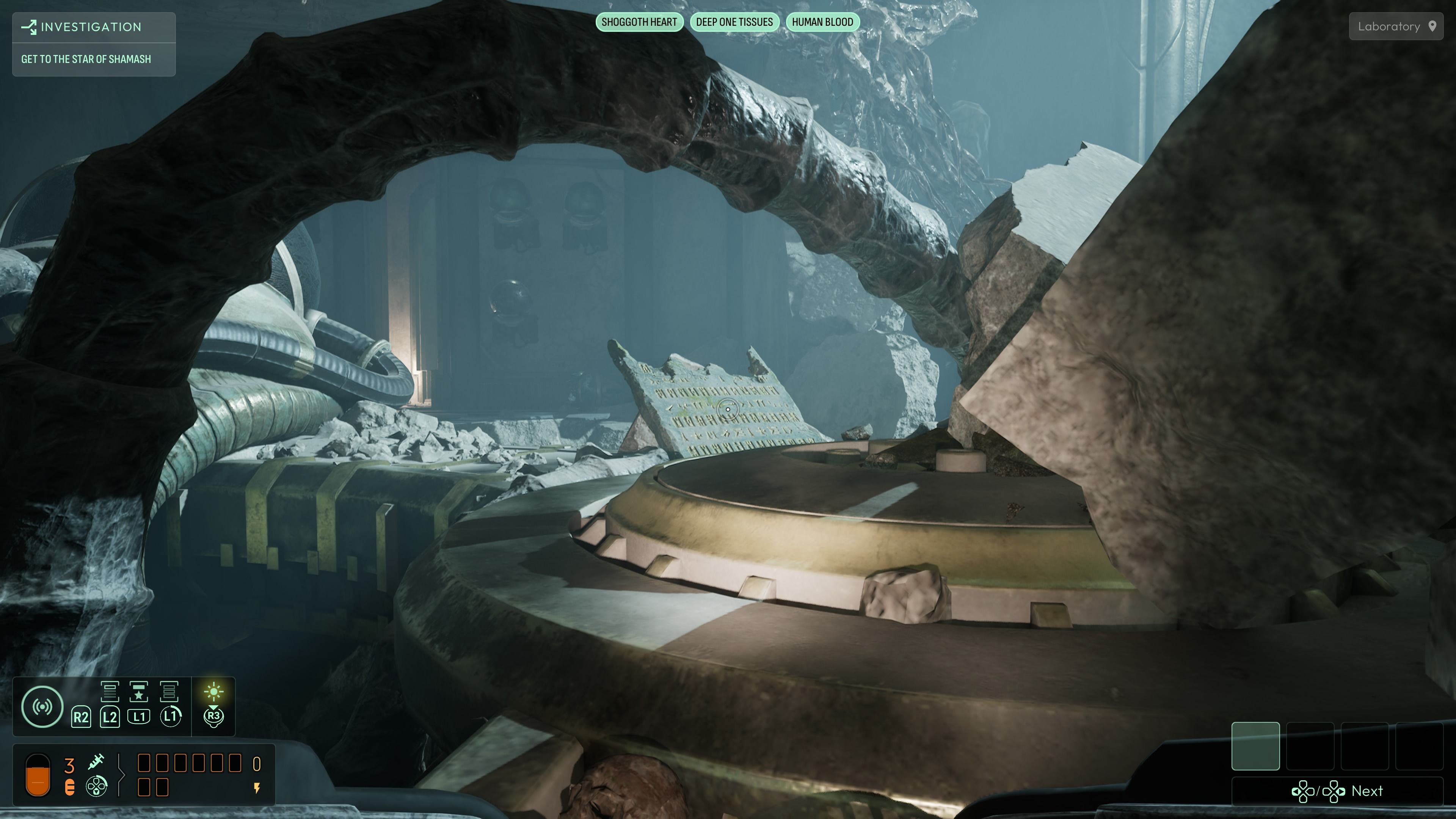Select the Deep One Tissues tag
Image resolution: width=1456 pixels, height=819 pixels.
tap(734, 22)
